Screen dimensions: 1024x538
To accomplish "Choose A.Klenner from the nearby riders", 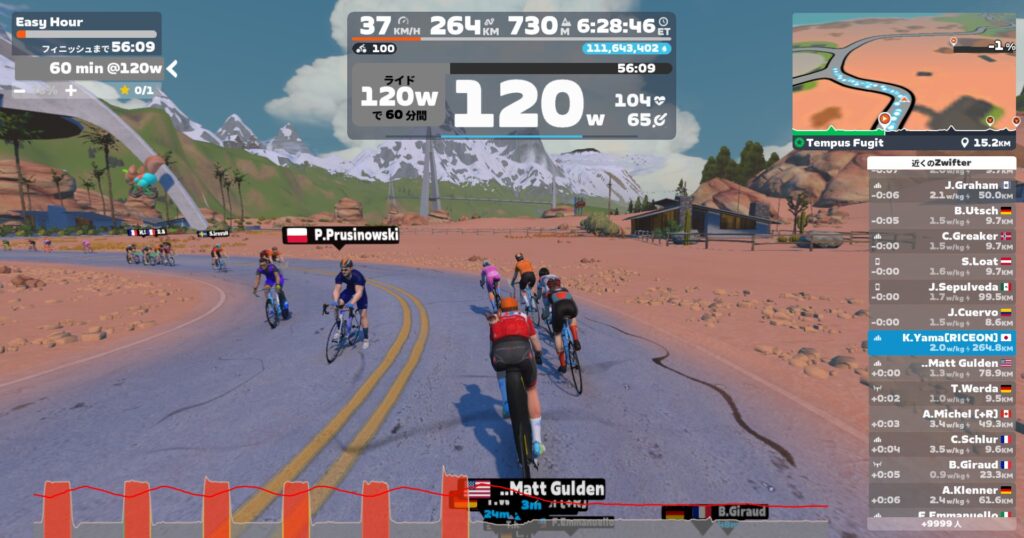I will (x=941, y=495).
